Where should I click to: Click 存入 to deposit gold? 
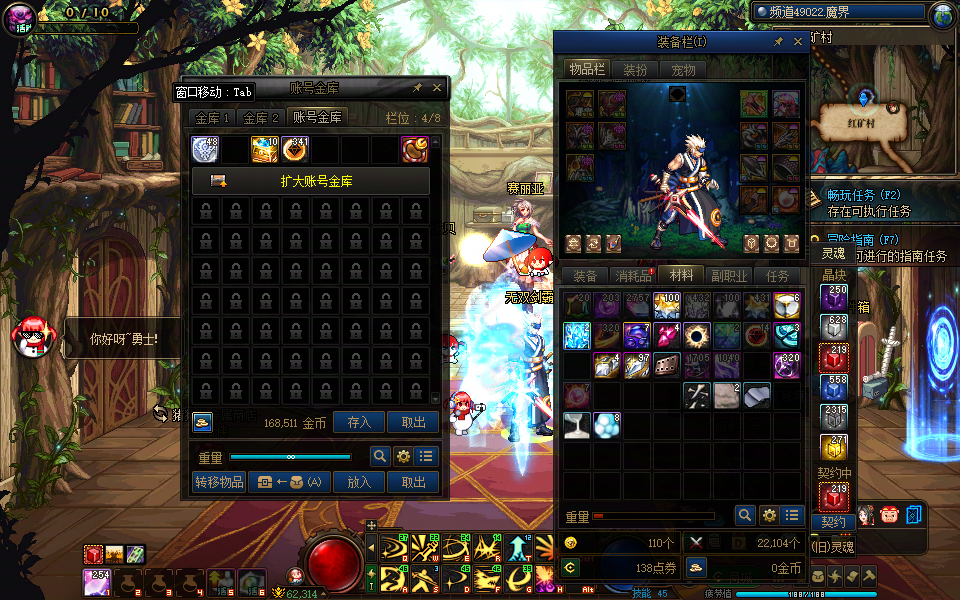359,423
